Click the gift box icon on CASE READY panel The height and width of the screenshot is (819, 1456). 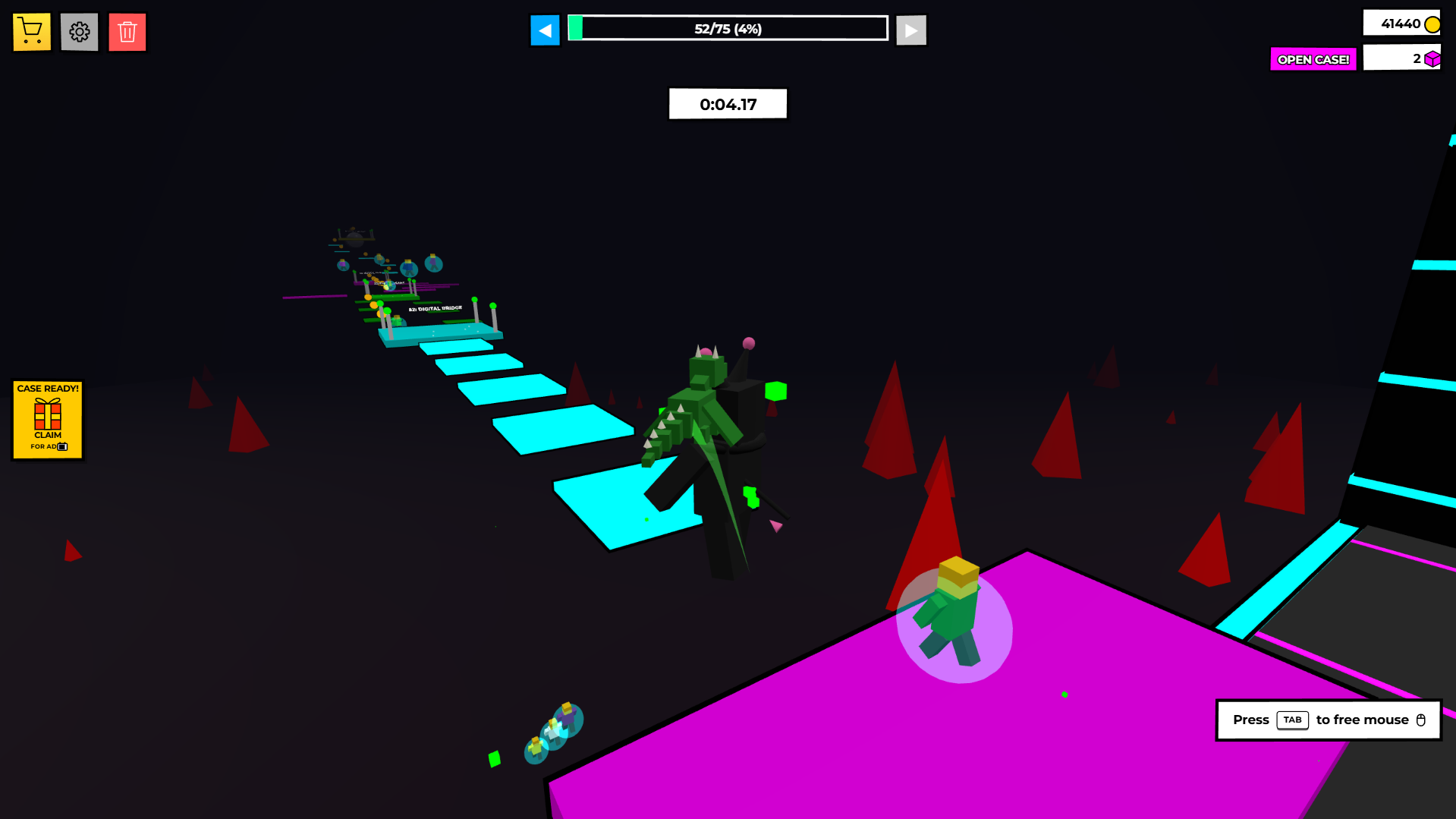[47, 414]
